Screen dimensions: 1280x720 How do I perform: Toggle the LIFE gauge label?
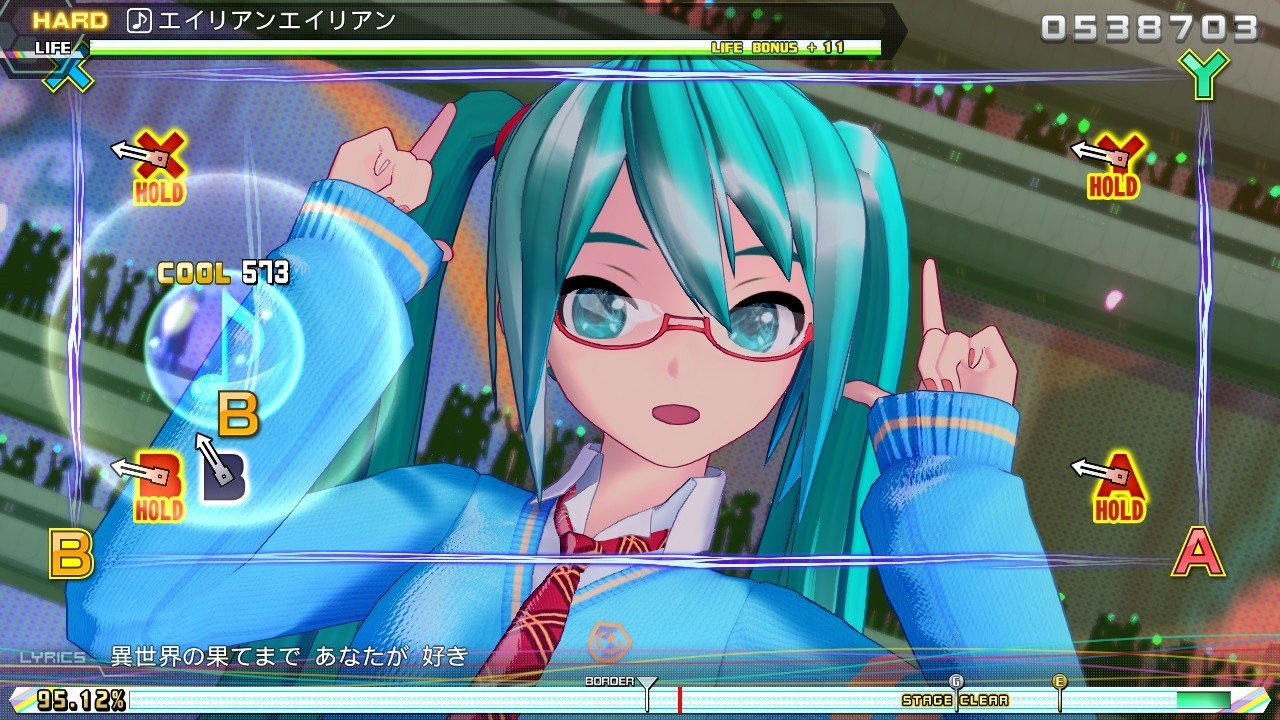coord(52,47)
